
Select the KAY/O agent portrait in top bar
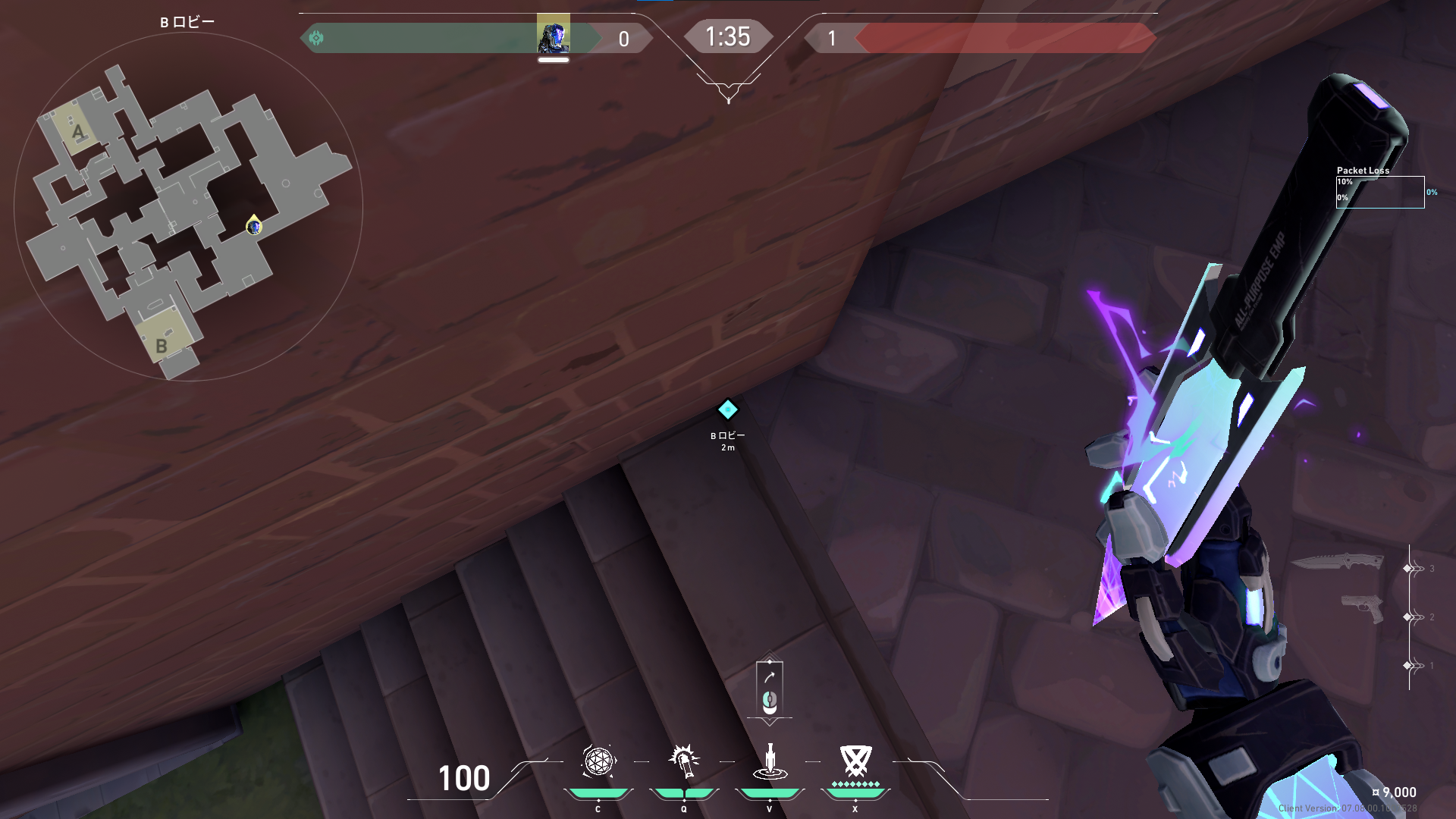click(553, 35)
